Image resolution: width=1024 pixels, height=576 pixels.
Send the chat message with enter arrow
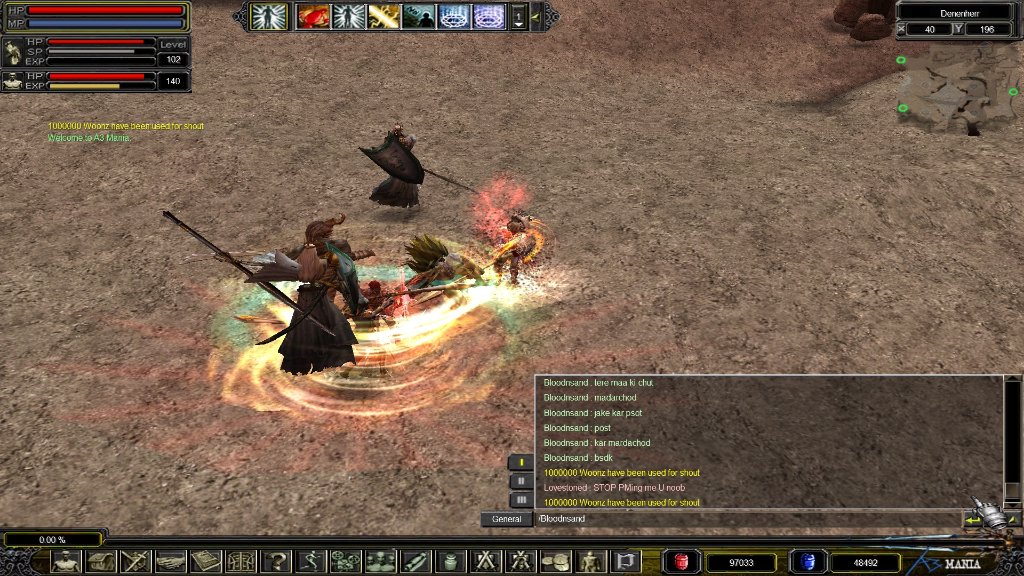(973, 520)
